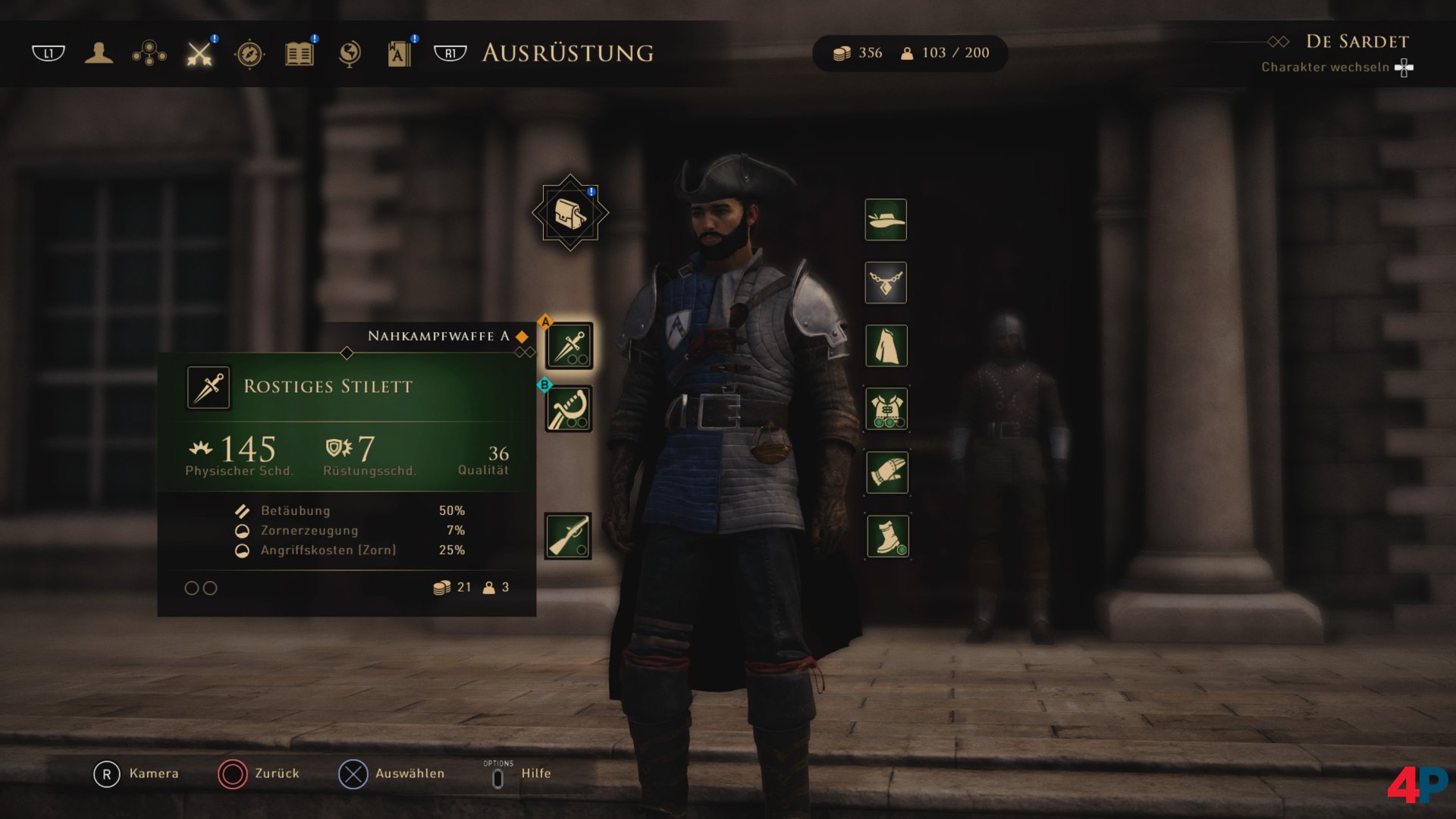Open the journal book tab
Screen dimensions: 1456x819
click(300, 54)
